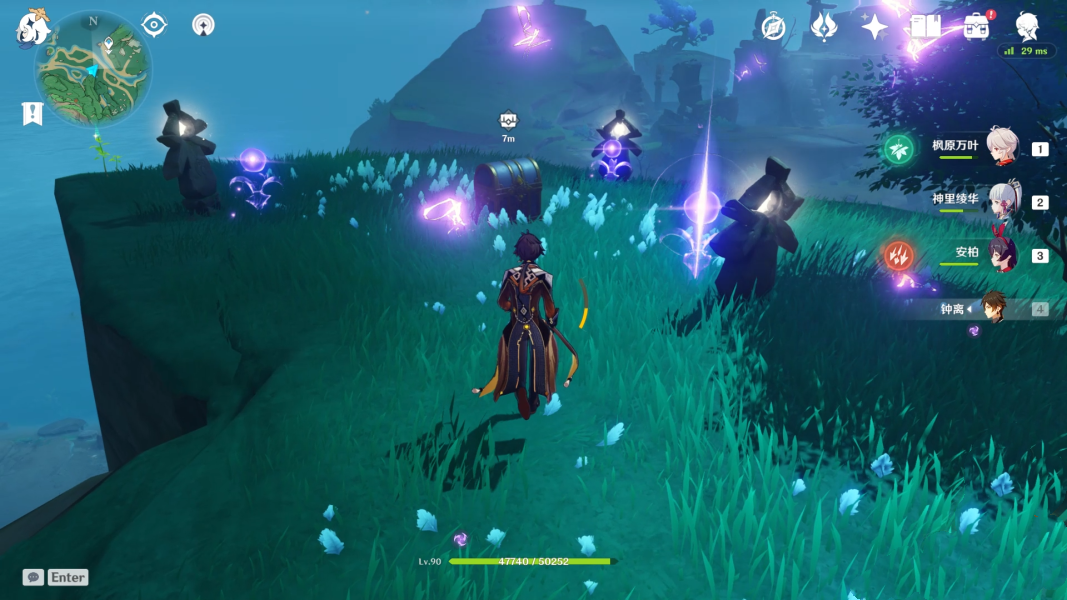Switch to party member 神里绫华
This screenshot has height=600, width=1067.
point(1001,201)
